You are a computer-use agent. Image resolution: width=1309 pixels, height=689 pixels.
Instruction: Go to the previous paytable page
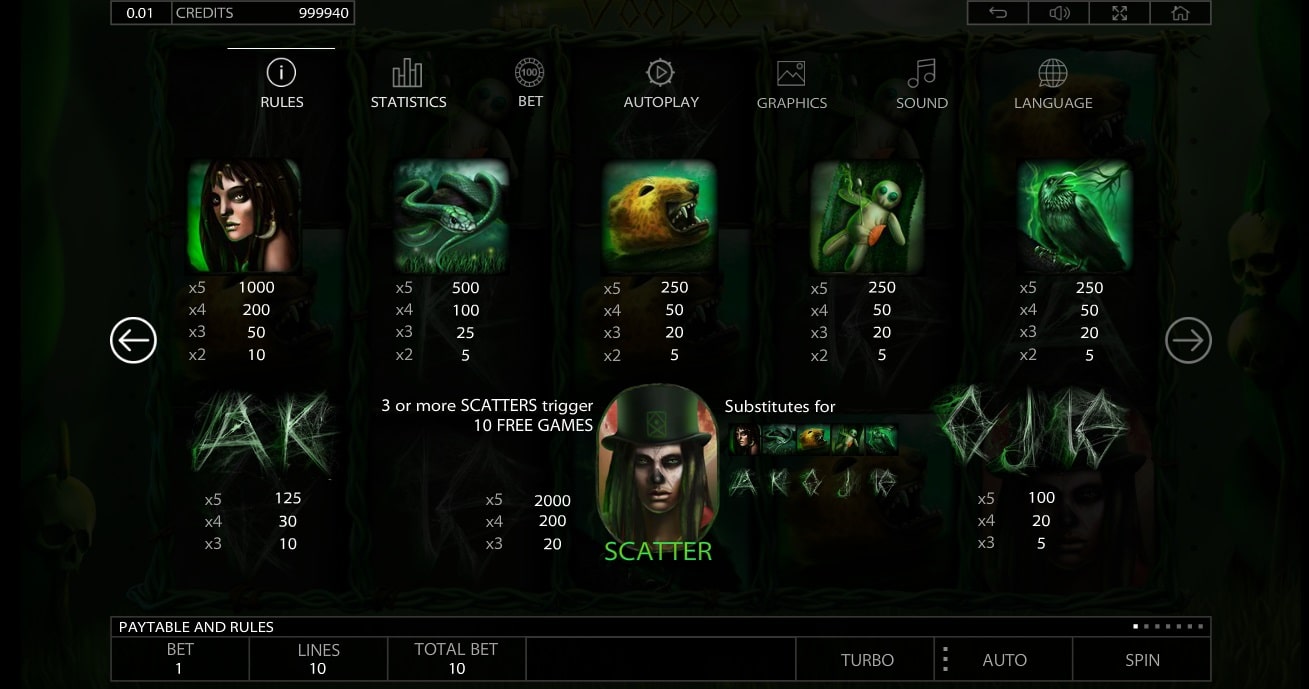pyautogui.click(x=133, y=341)
